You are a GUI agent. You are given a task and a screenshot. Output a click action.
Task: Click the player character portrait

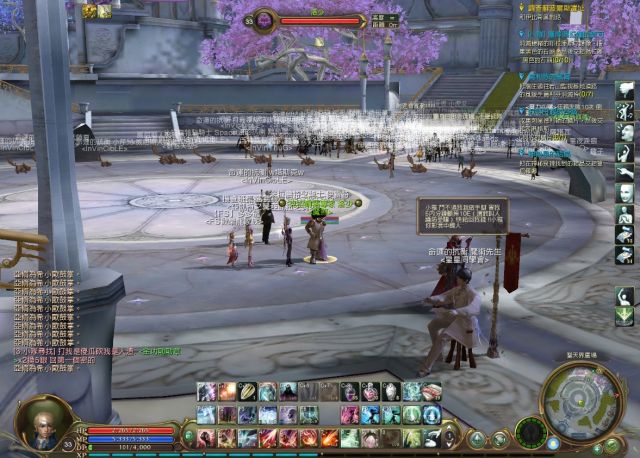click(x=45, y=420)
